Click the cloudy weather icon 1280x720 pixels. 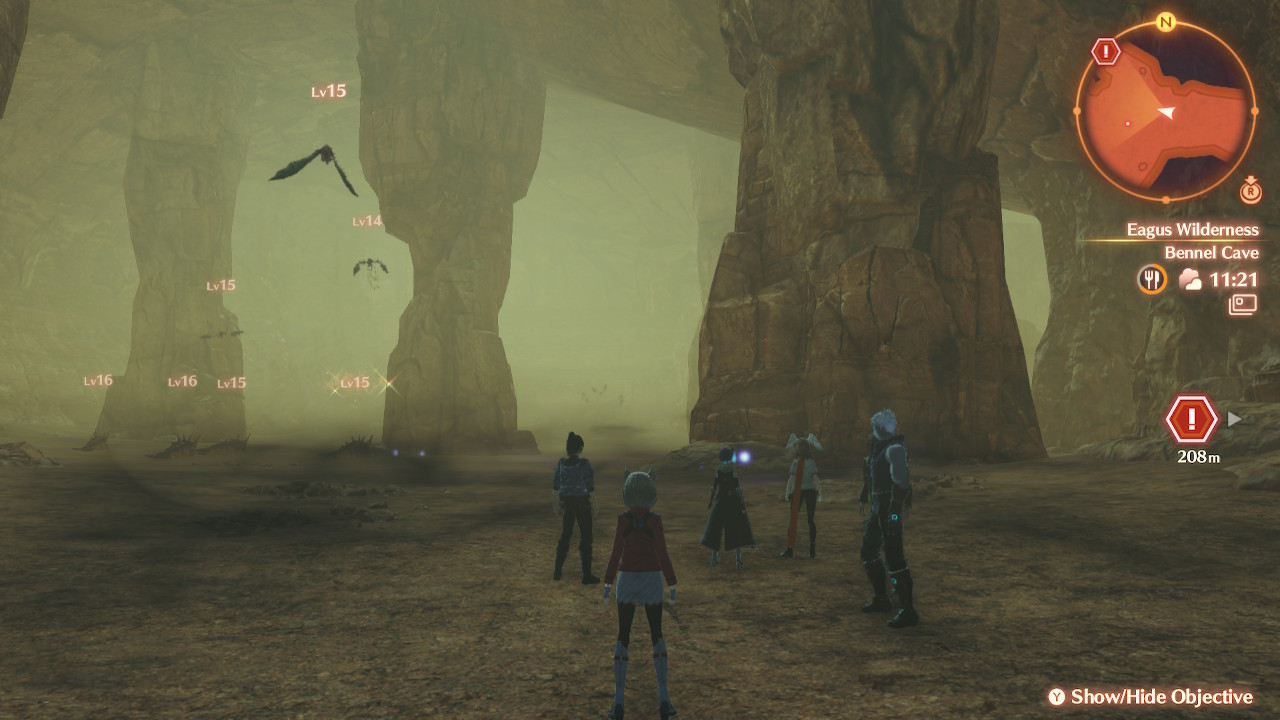pos(1190,280)
